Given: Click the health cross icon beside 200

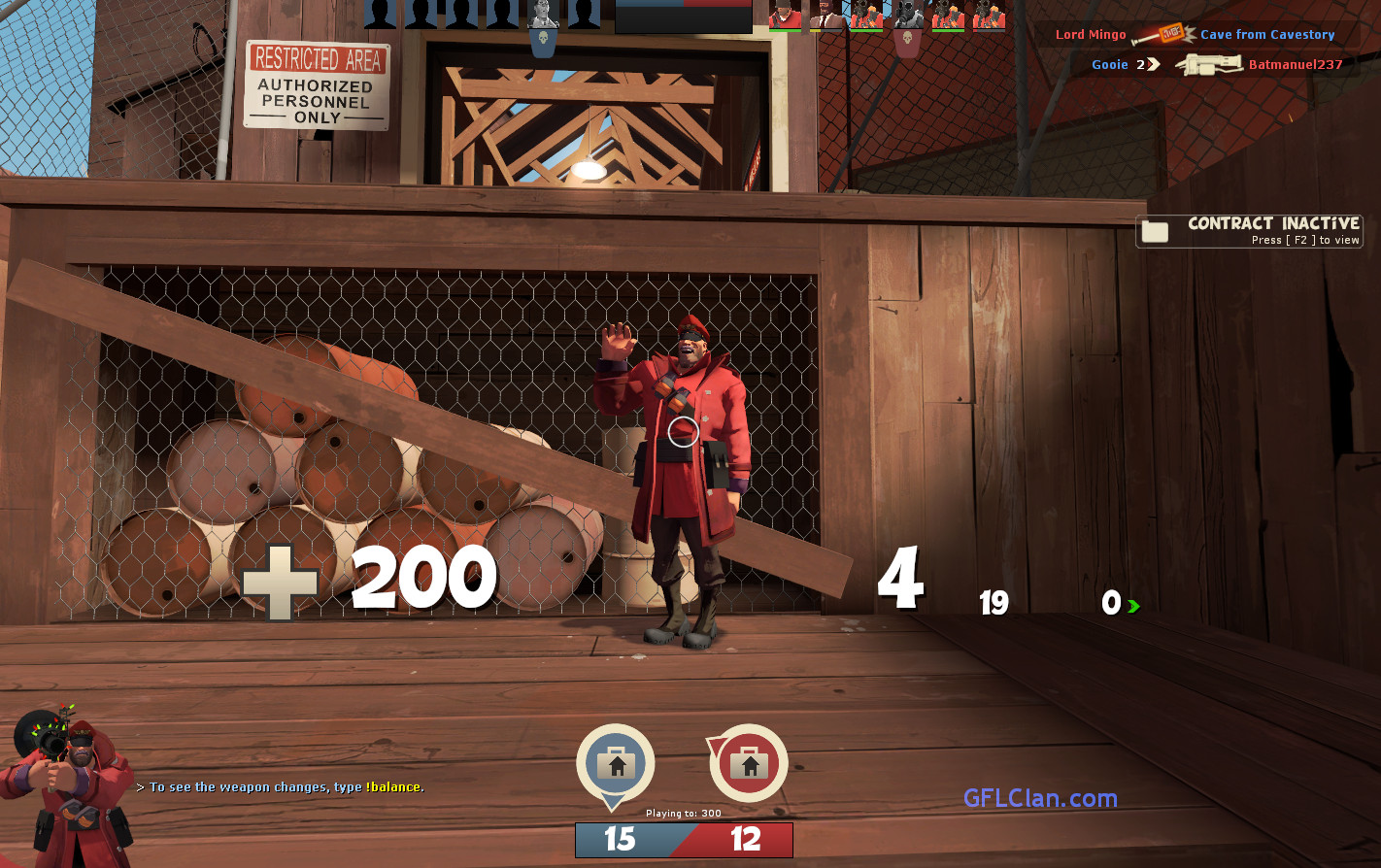Looking at the screenshot, I should click(281, 581).
